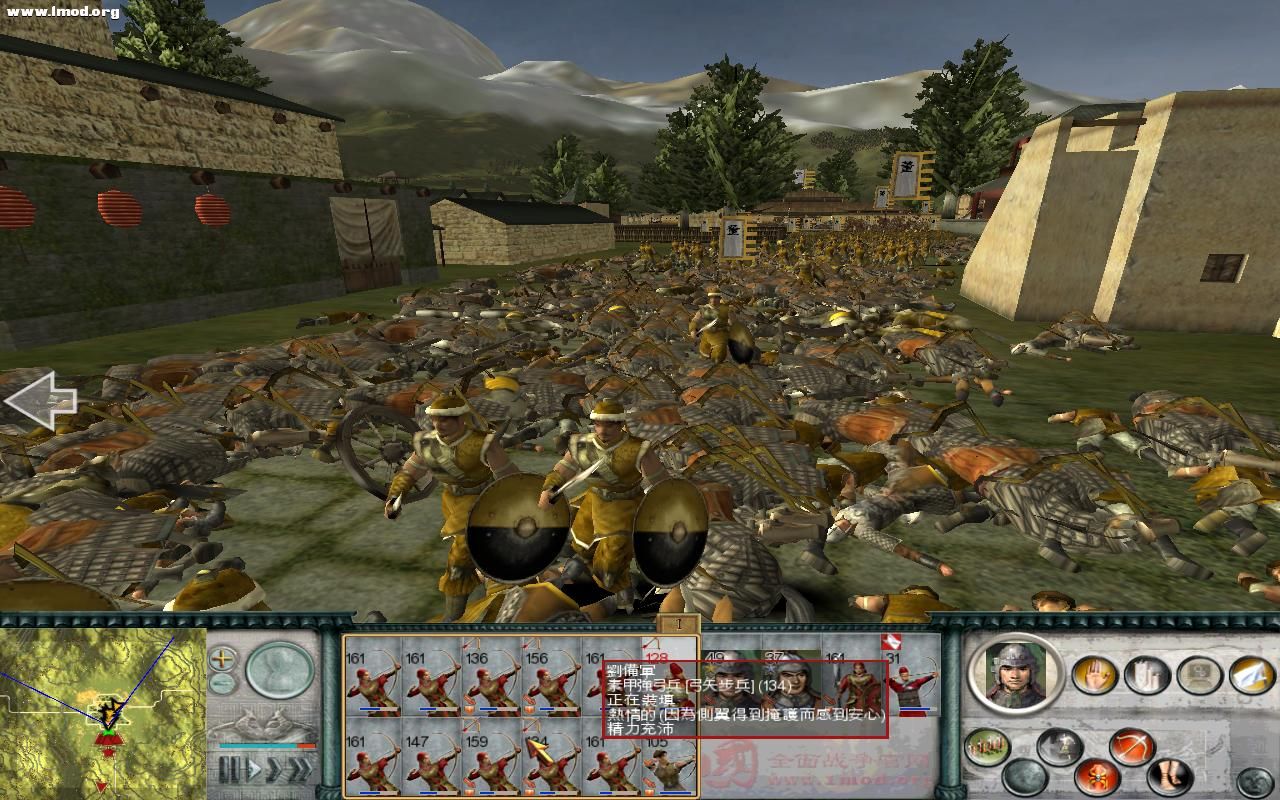Image resolution: width=1280 pixels, height=800 pixels.
Task: Resume normal speed with the play arrow
Action: (253, 767)
